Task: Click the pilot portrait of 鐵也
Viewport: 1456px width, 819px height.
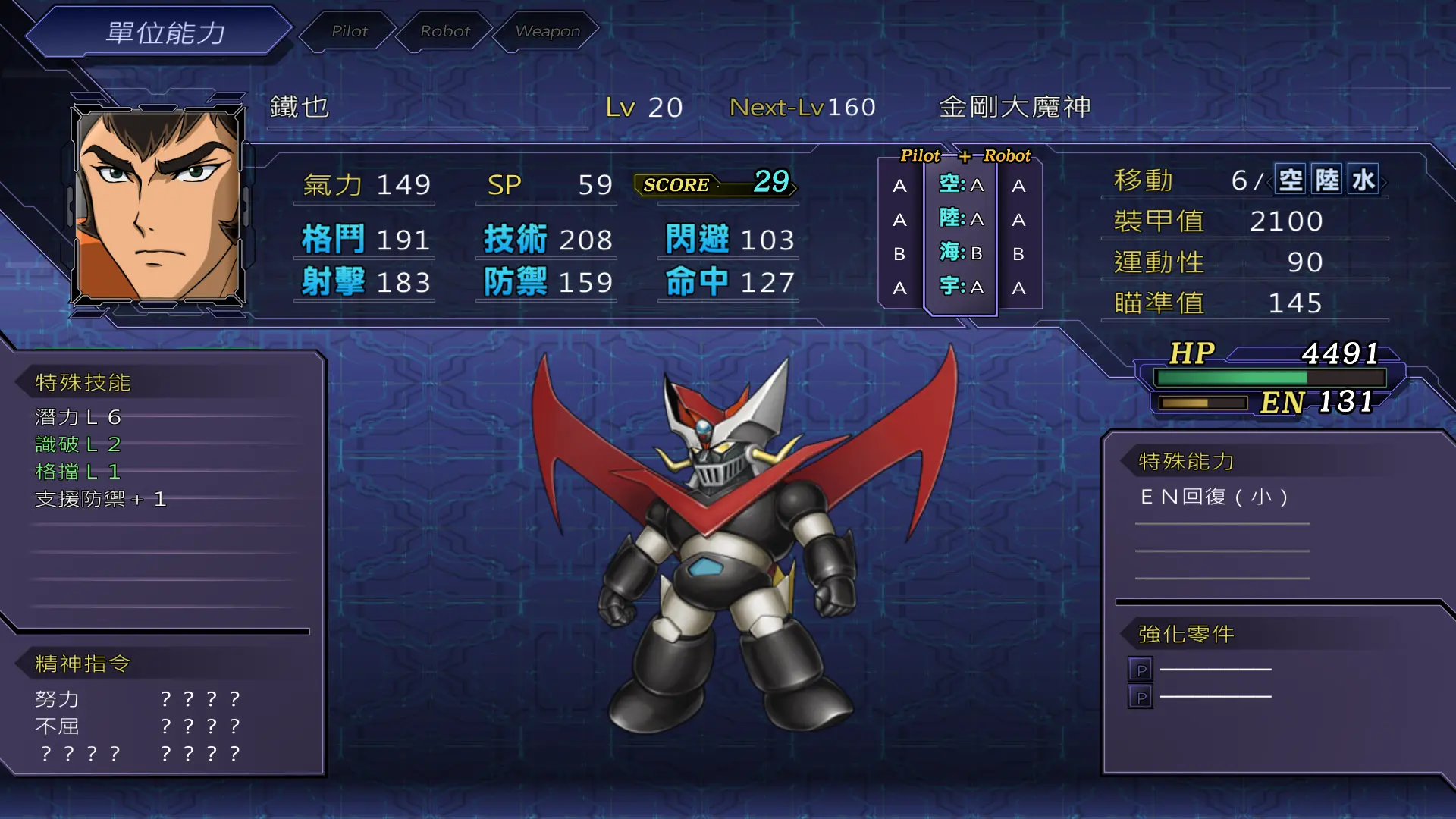Action: [x=158, y=205]
